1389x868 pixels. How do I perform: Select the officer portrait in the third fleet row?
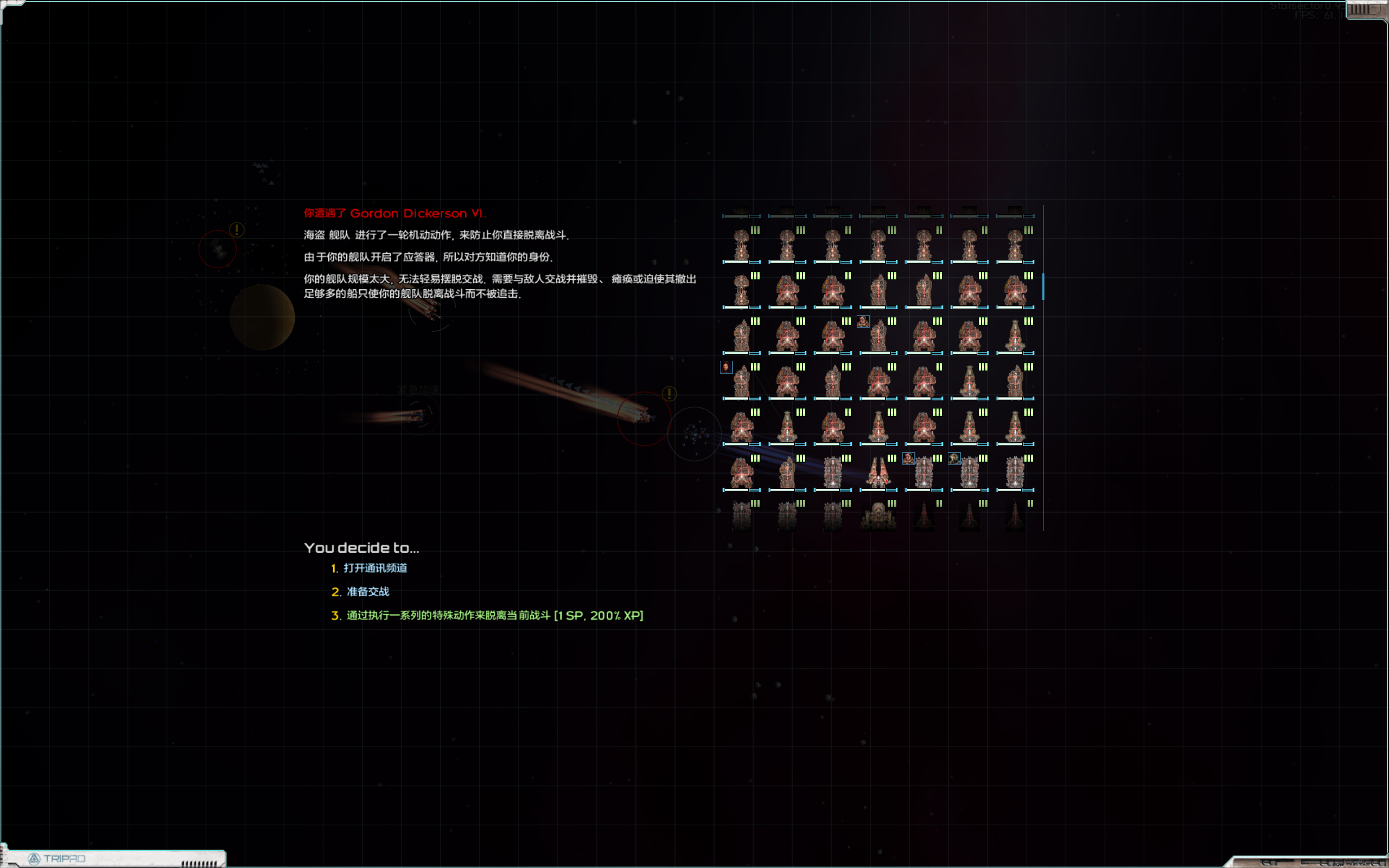[x=864, y=322]
